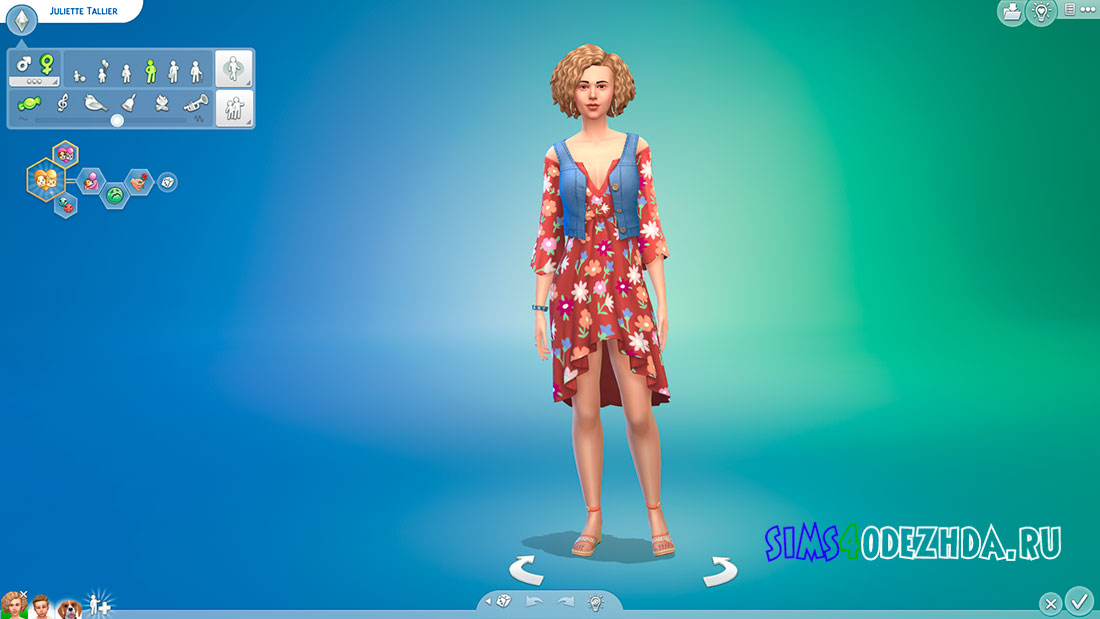Pick the trumpet voice type
Screen dimensions: 1100x619
195,103
